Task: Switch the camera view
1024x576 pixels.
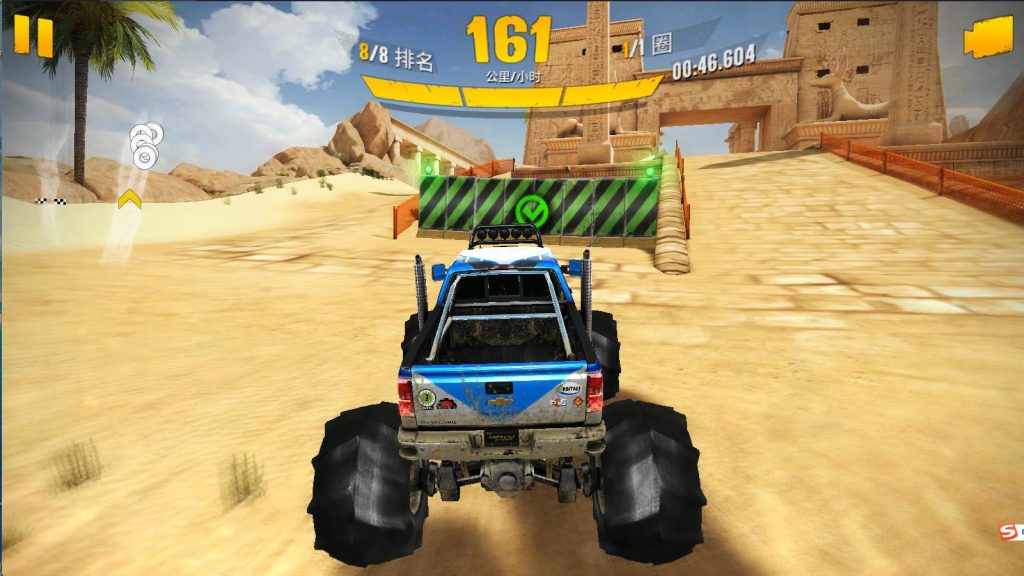Action: point(982,40)
